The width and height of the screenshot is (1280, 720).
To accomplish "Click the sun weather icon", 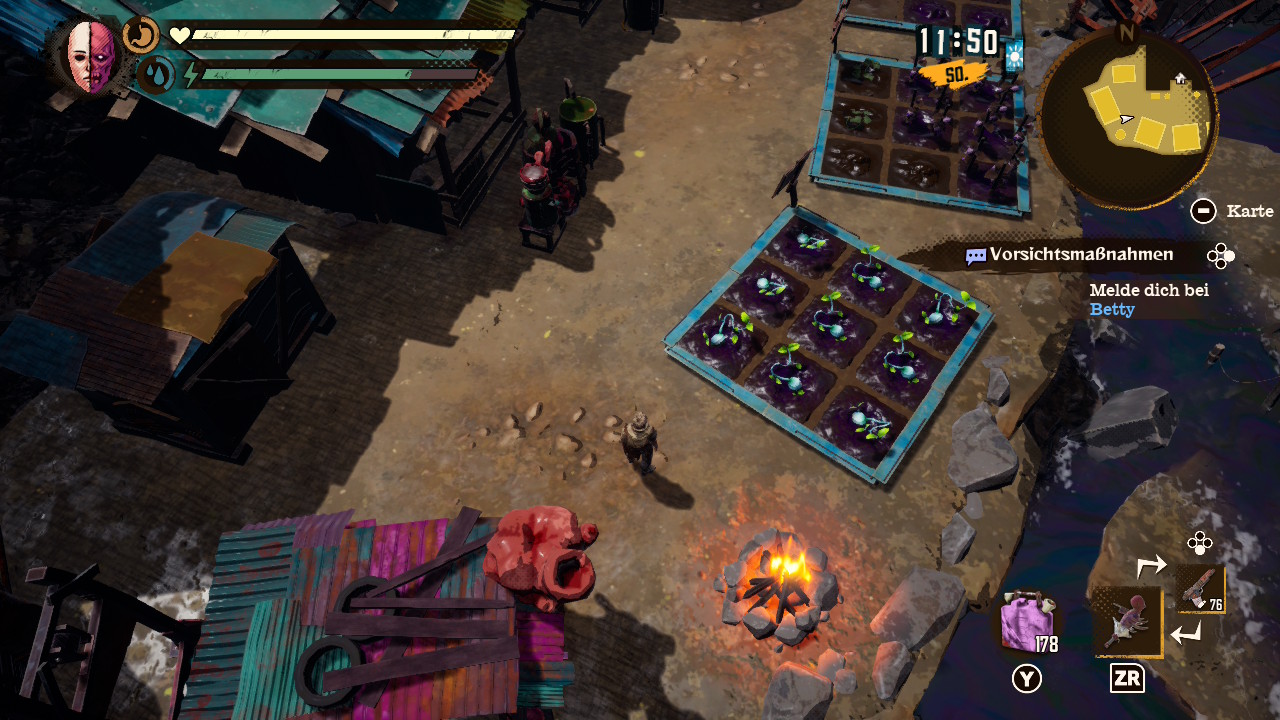I will (1015, 55).
